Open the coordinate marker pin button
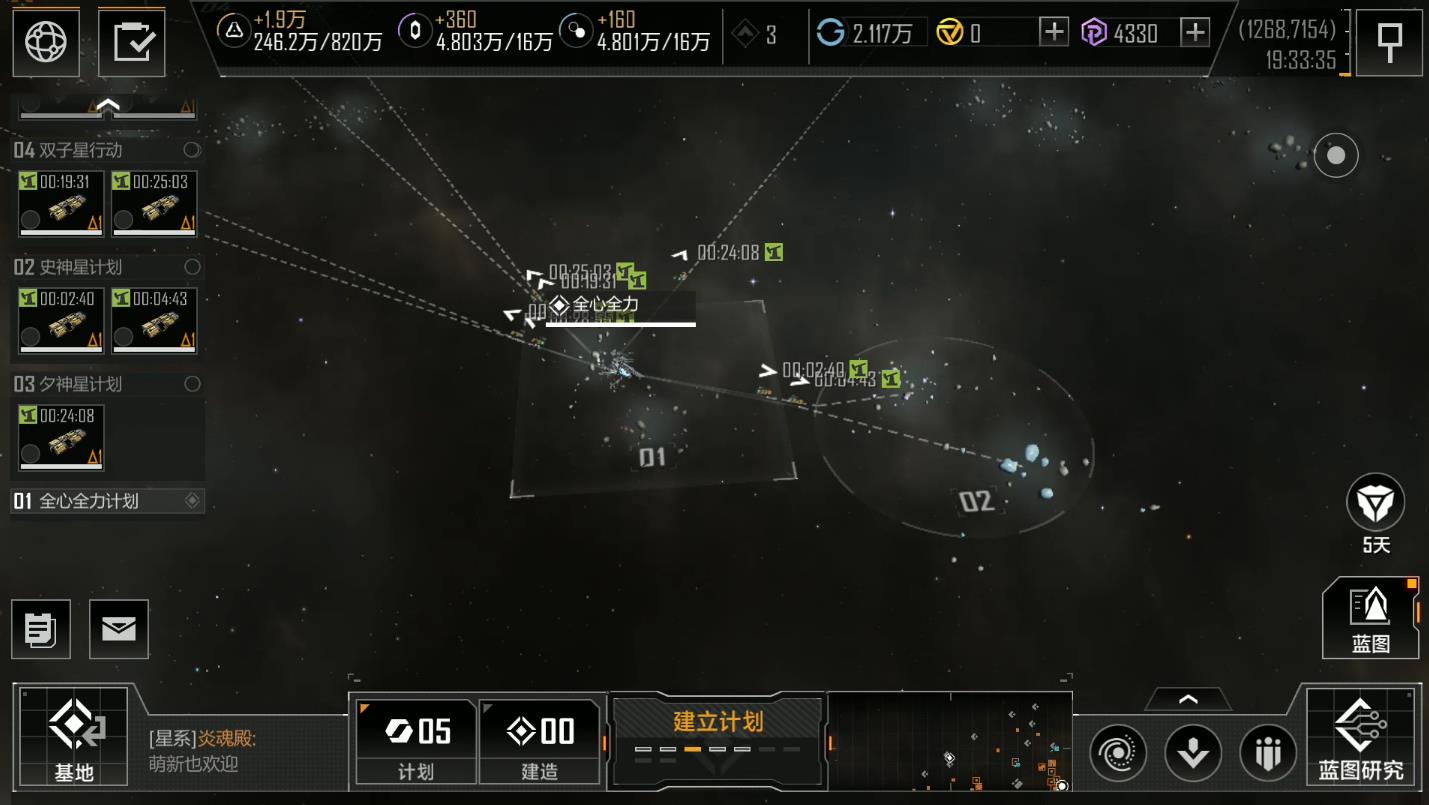The image size is (1429, 805). [1389, 42]
